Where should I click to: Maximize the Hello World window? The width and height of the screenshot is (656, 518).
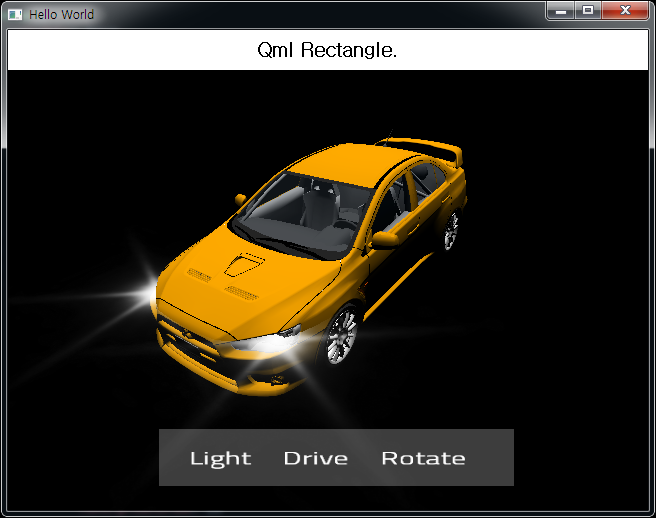click(x=588, y=10)
